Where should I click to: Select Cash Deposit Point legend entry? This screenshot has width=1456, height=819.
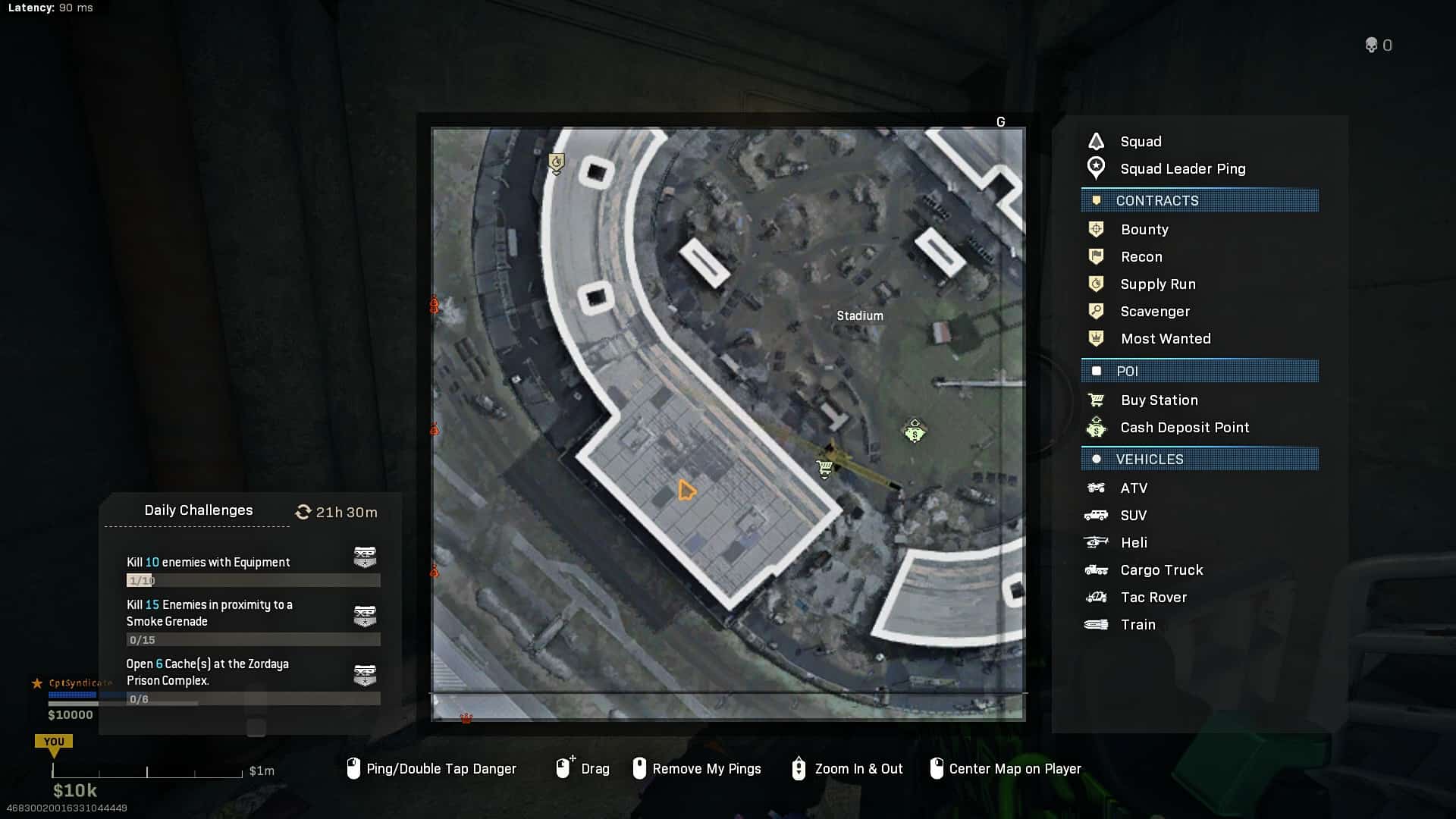tap(1185, 428)
